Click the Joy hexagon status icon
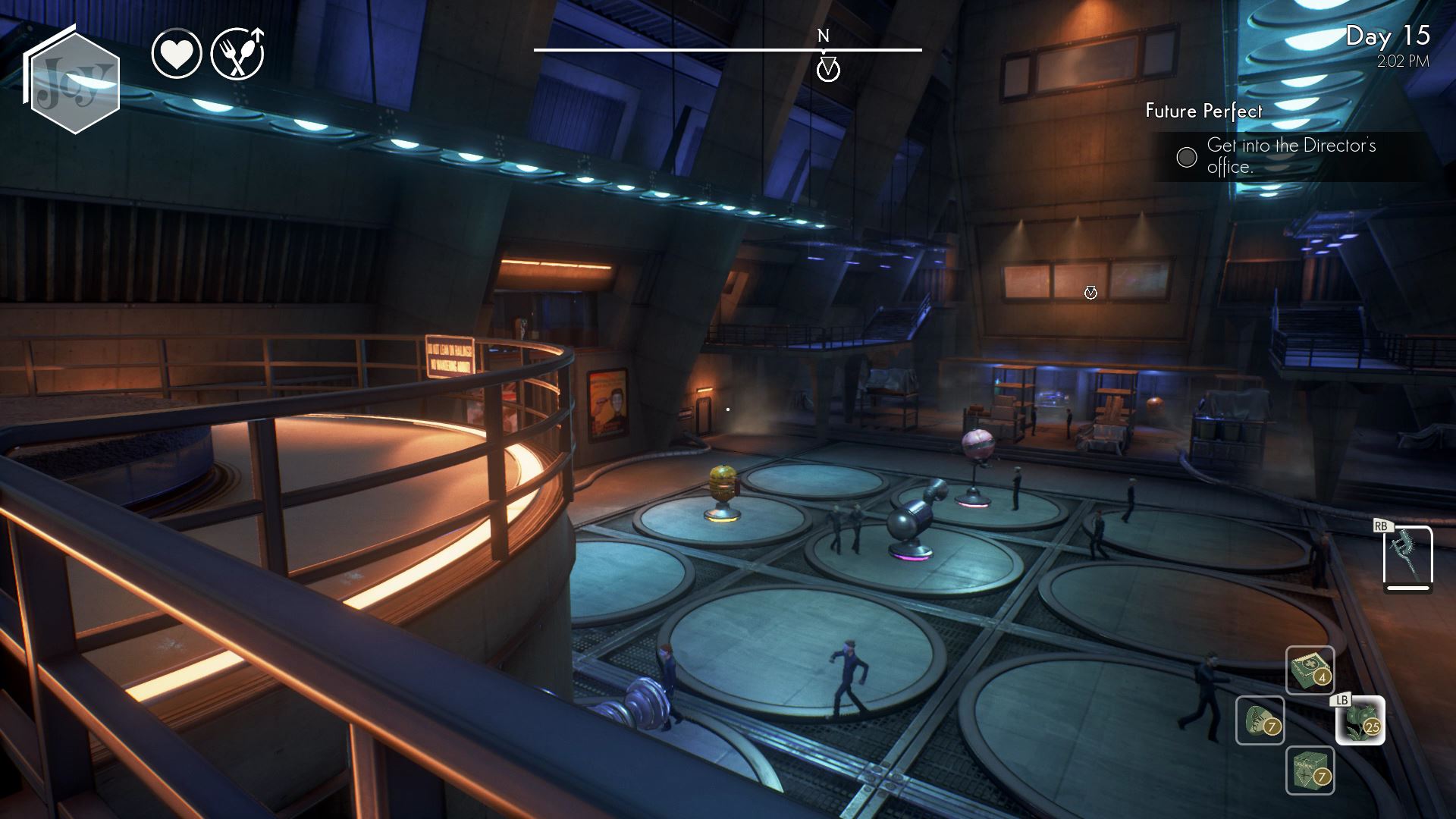Image resolution: width=1456 pixels, height=819 pixels. coord(74,83)
